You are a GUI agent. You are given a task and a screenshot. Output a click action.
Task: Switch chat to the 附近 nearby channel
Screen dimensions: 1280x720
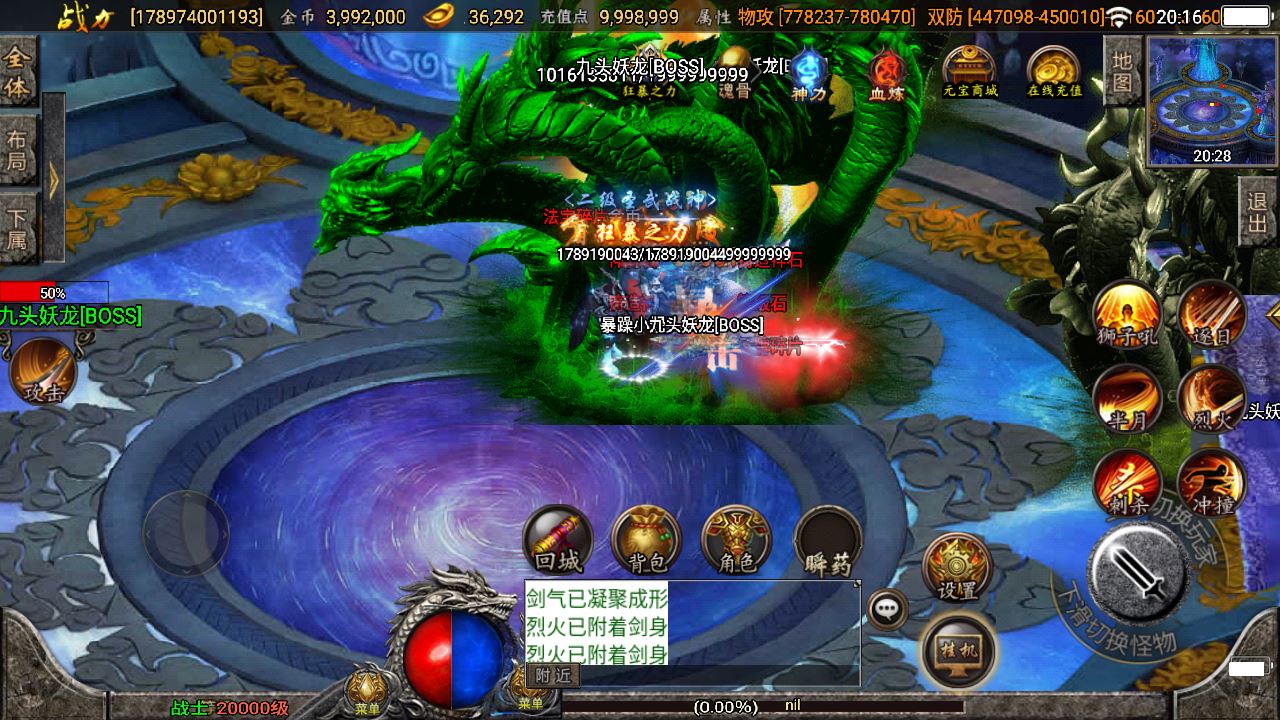pyautogui.click(x=552, y=676)
